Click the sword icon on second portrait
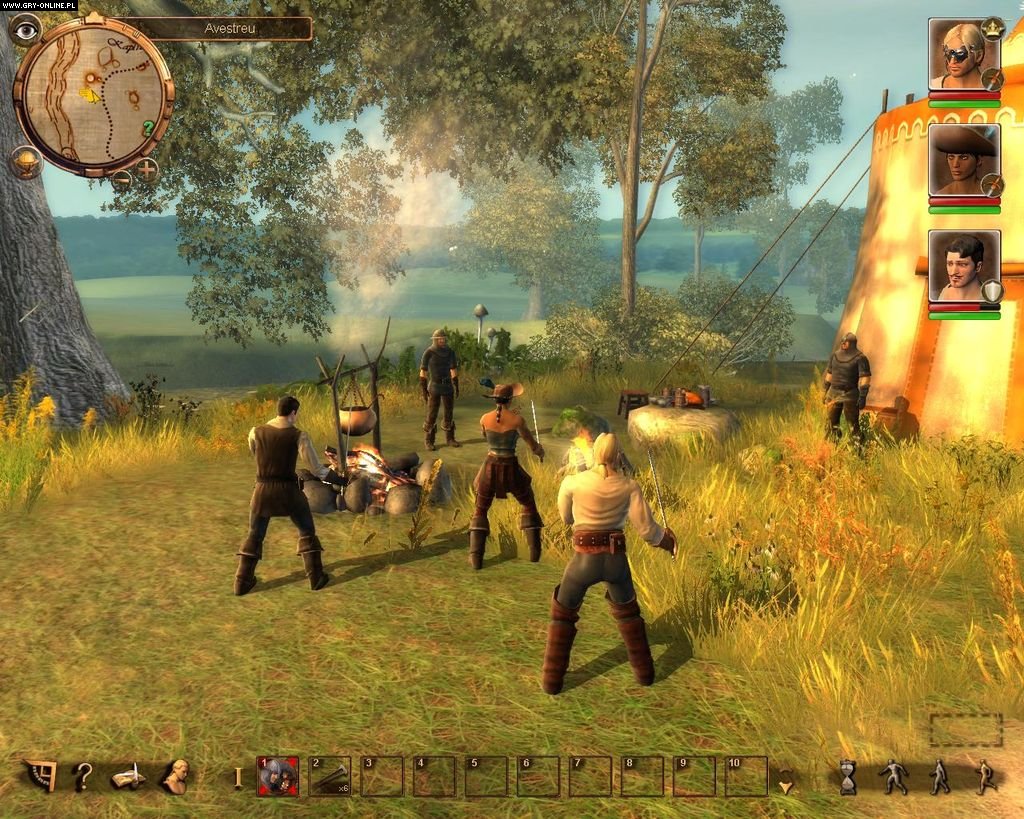Image resolution: width=1024 pixels, height=819 pixels. pos(992,185)
